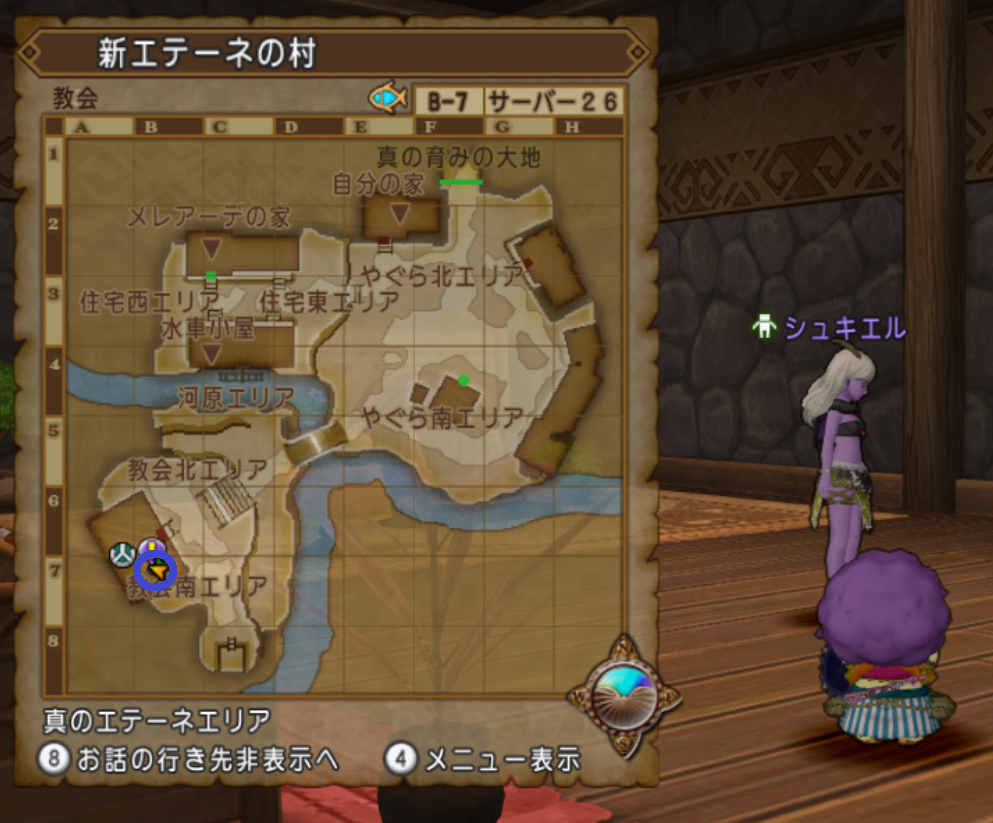Hide story destination via お話の行き先非表示へ
This screenshot has height=823, width=993.
(x=190, y=759)
